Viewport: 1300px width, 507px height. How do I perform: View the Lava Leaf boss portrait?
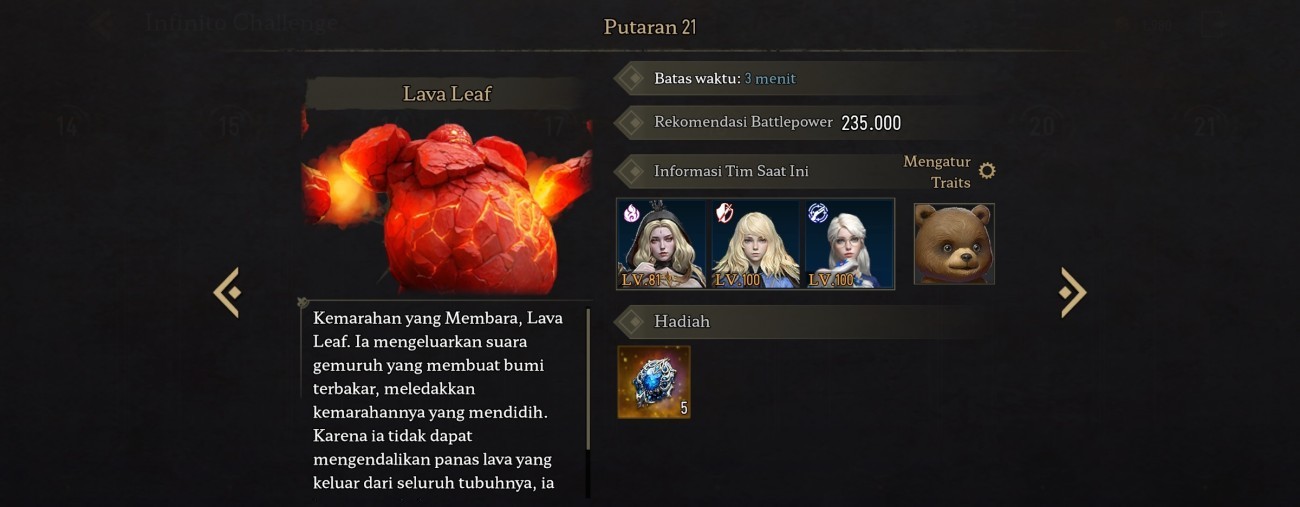pos(447,205)
